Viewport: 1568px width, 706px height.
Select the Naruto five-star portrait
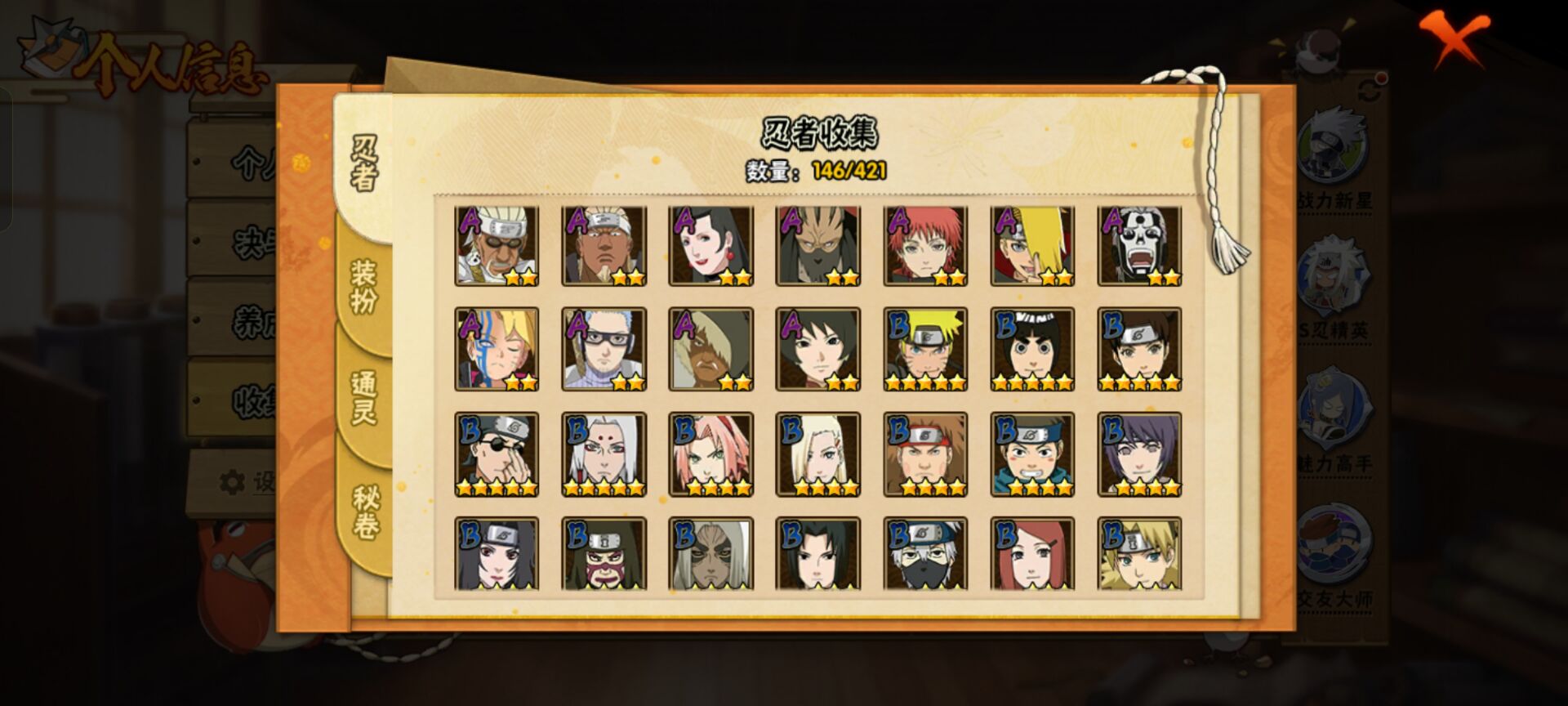[x=925, y=349]
